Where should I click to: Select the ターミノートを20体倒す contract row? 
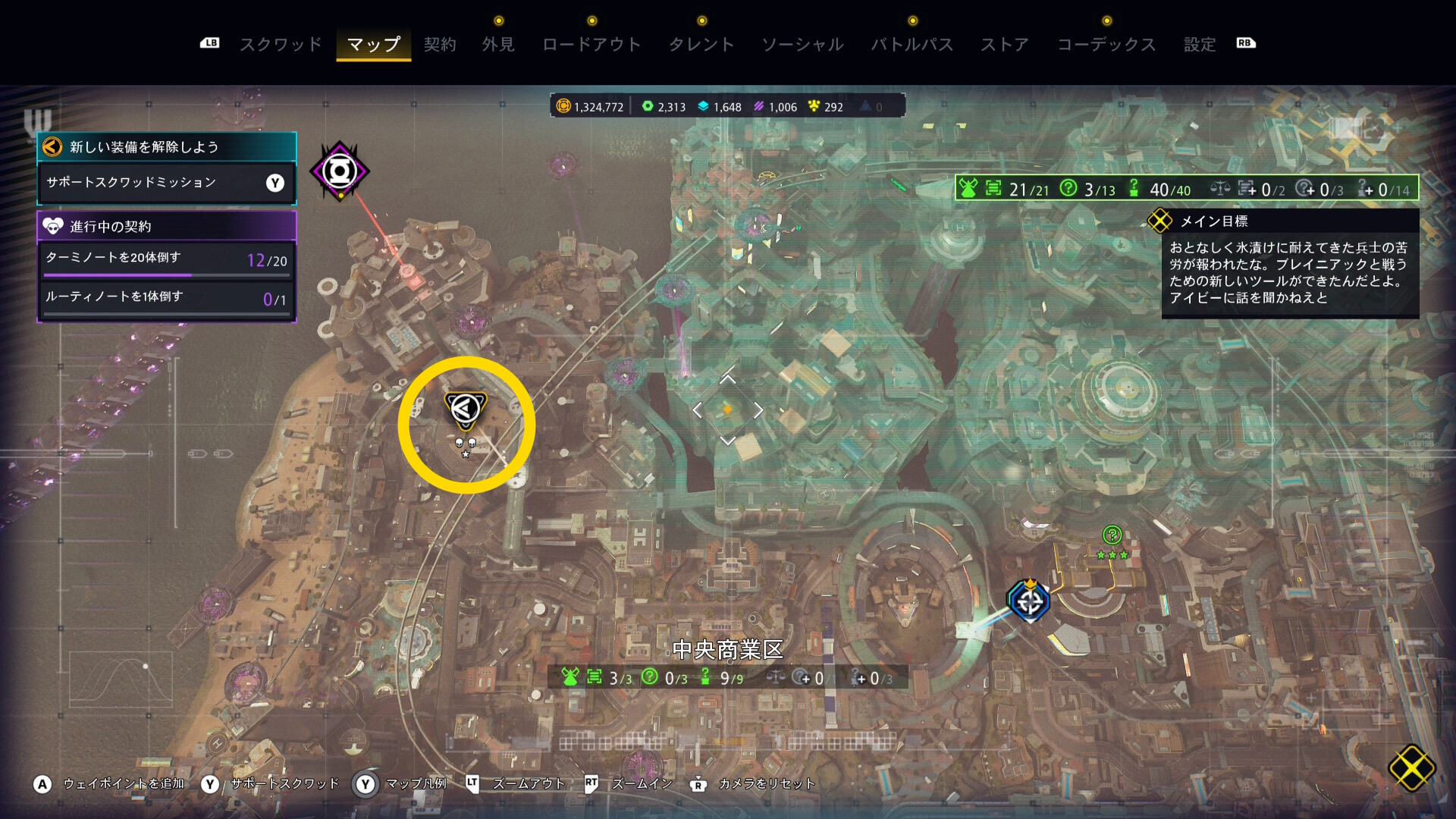pyautogui.click(x=166, y=259)
